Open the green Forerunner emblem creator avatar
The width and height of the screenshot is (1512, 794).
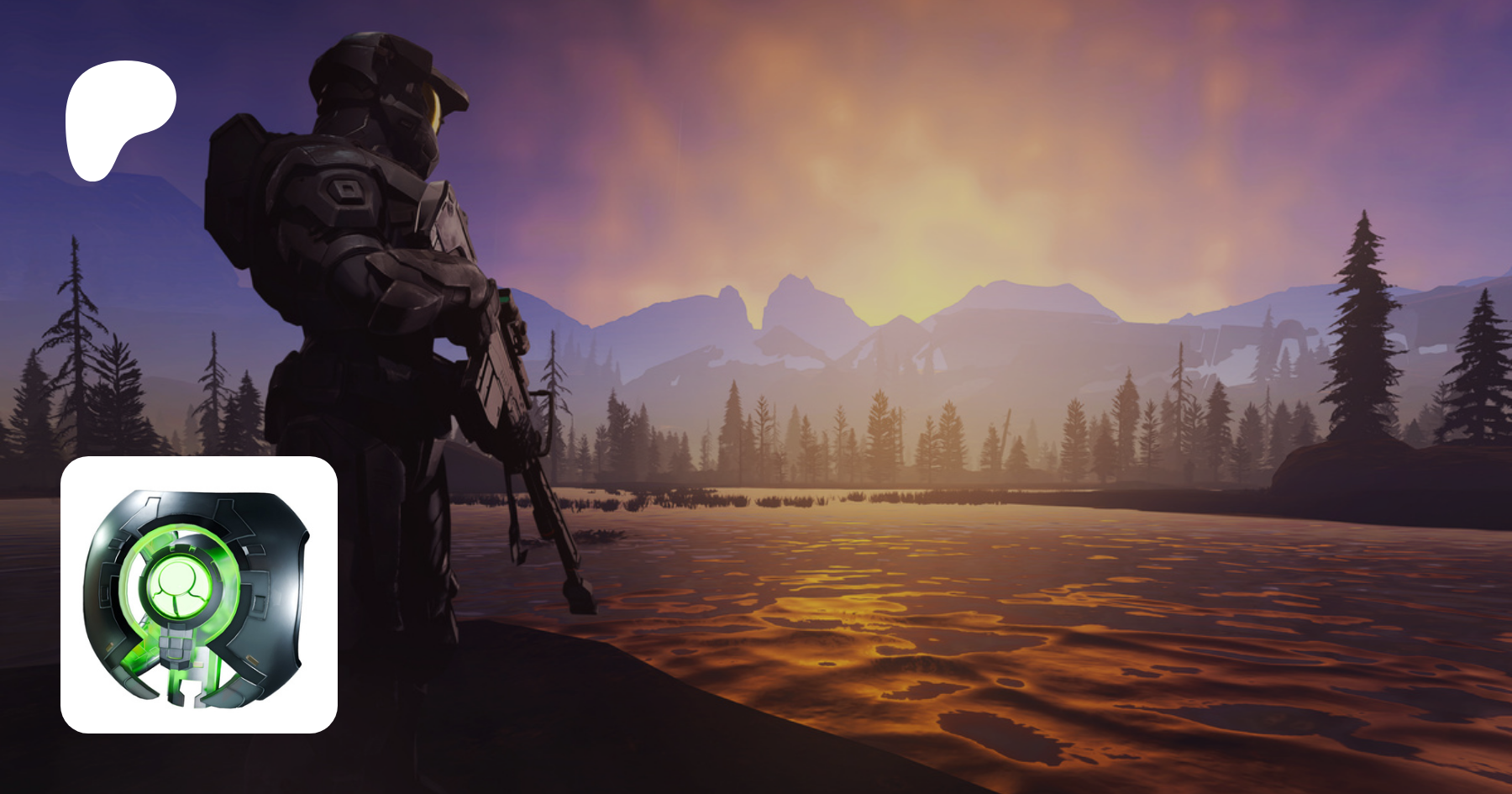[199, 595]
